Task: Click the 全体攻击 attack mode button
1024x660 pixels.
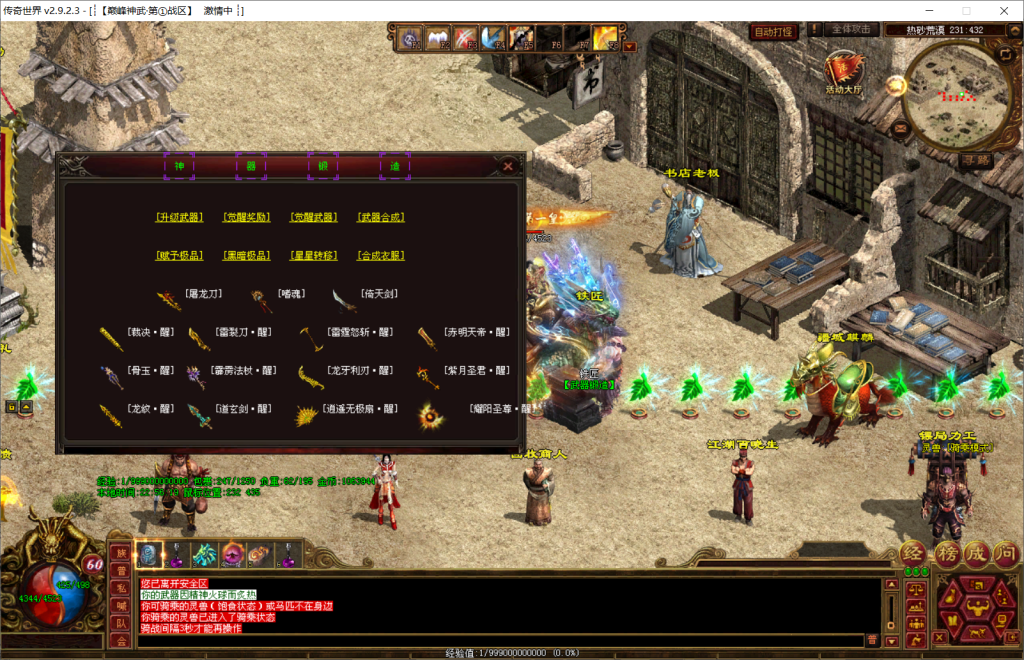Action: 854,30
